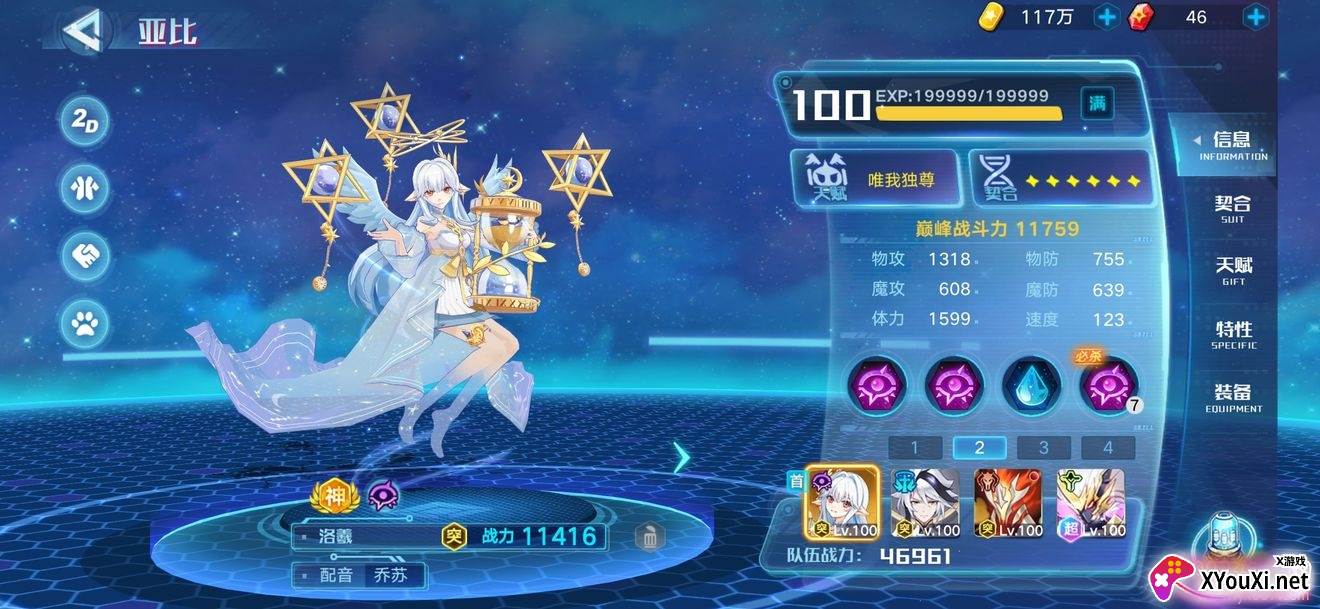Open the 契合 six-star panel
Image resolution: width=1320 pixels, height=609 pixels.
(1061, 180)
